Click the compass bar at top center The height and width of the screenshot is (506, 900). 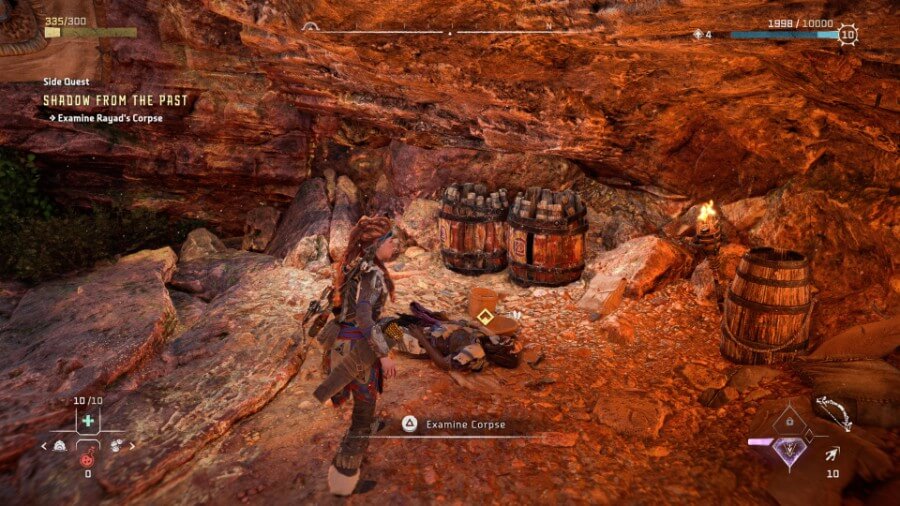[449, 32]
